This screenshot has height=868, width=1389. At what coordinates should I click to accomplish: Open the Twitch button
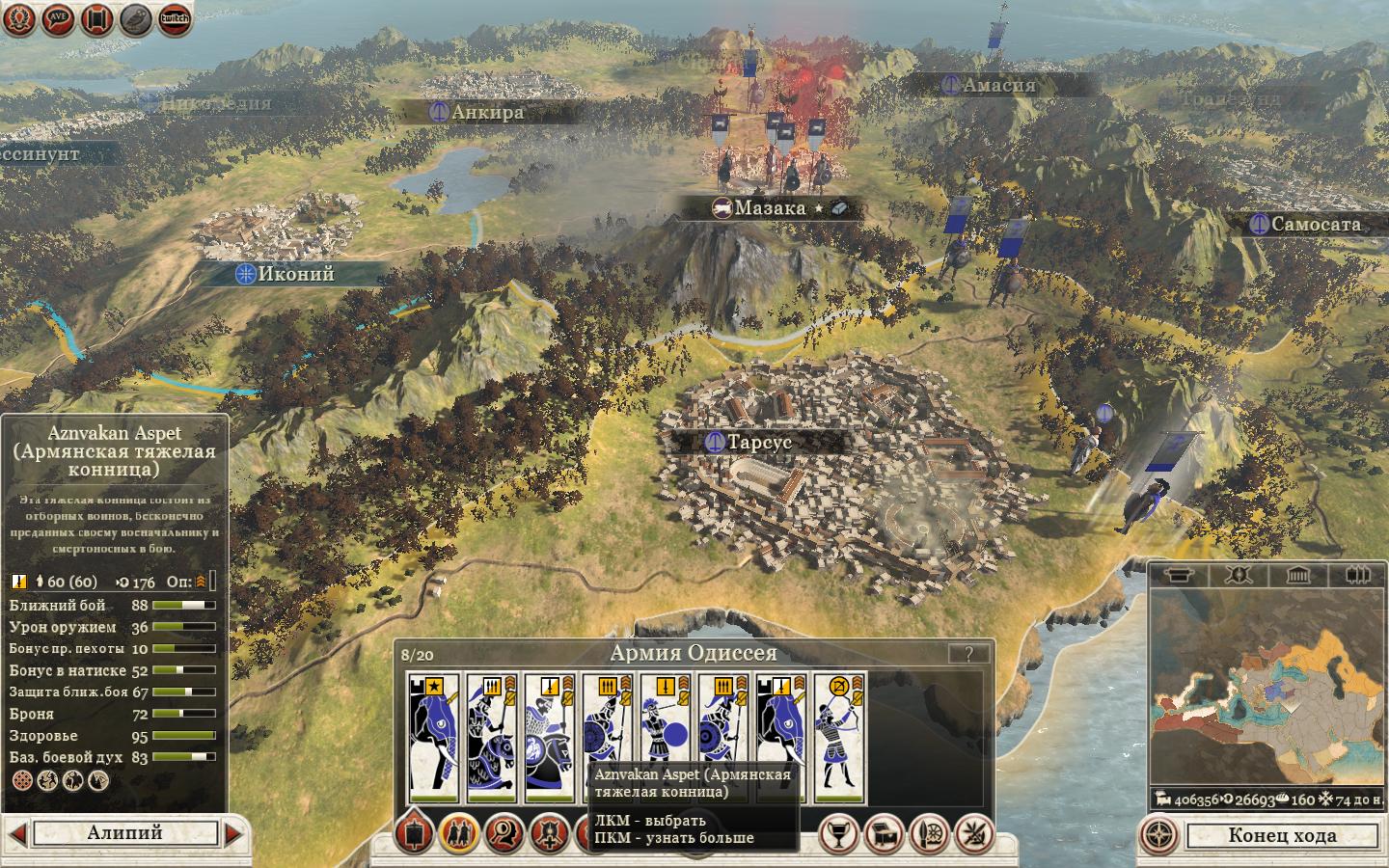click(175, 18)
